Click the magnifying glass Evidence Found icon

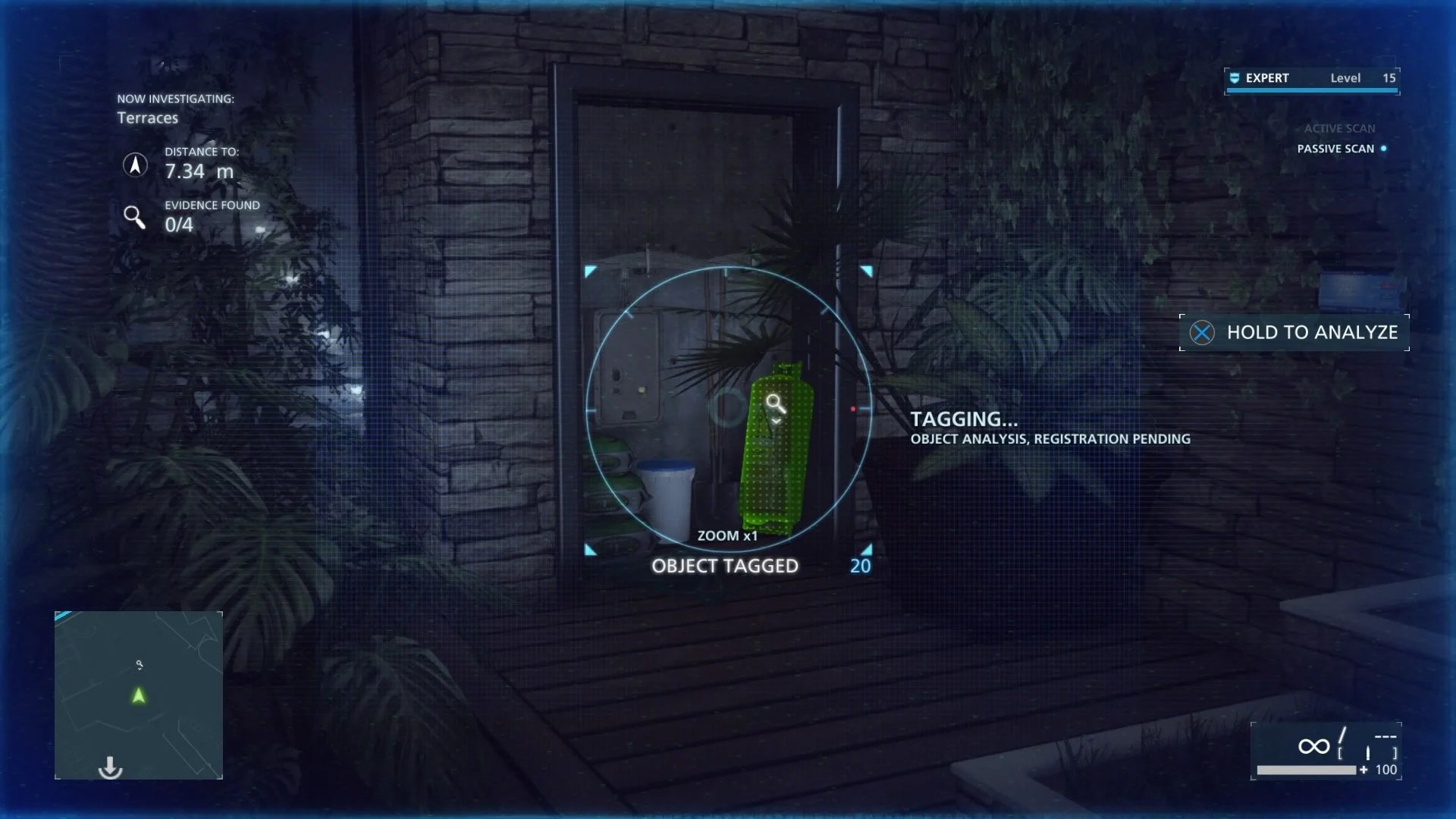click(135, 218)
